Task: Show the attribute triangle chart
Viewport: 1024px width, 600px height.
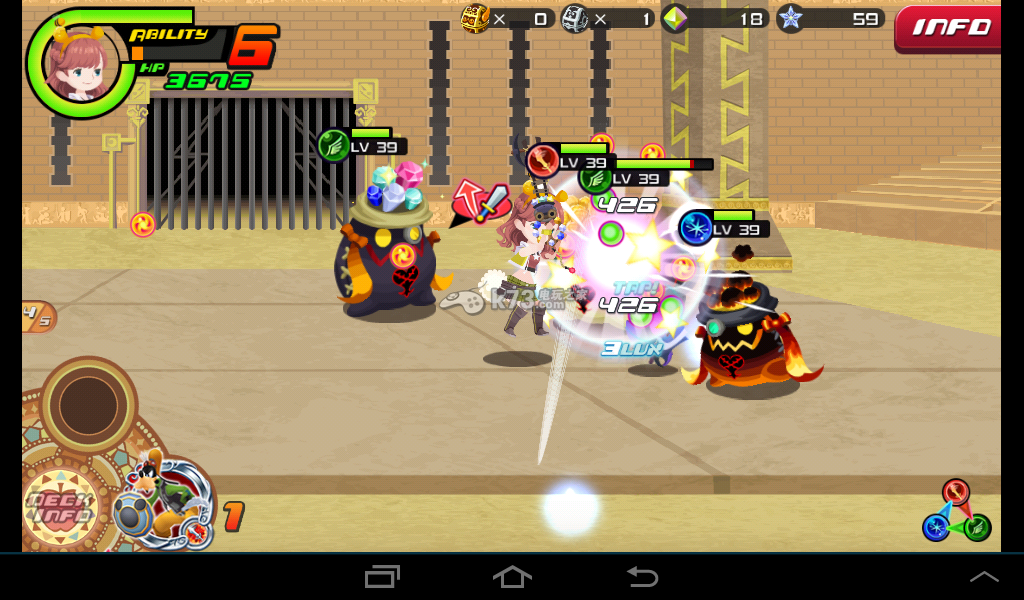Action: tap(955, 510)
